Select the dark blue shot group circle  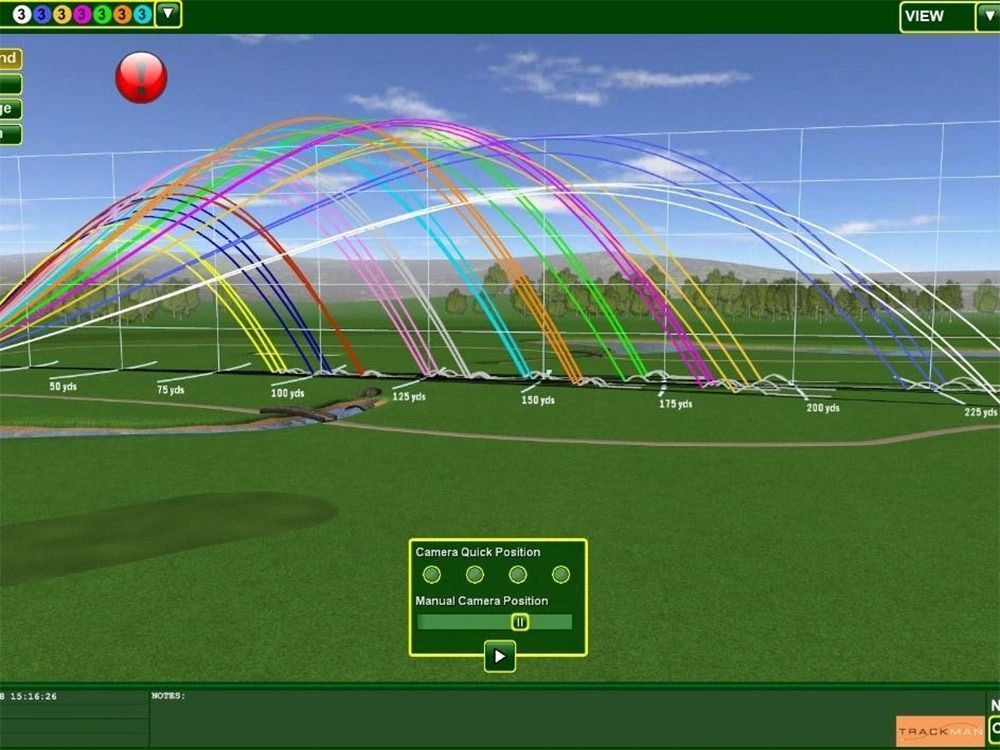tap(42, 14)
